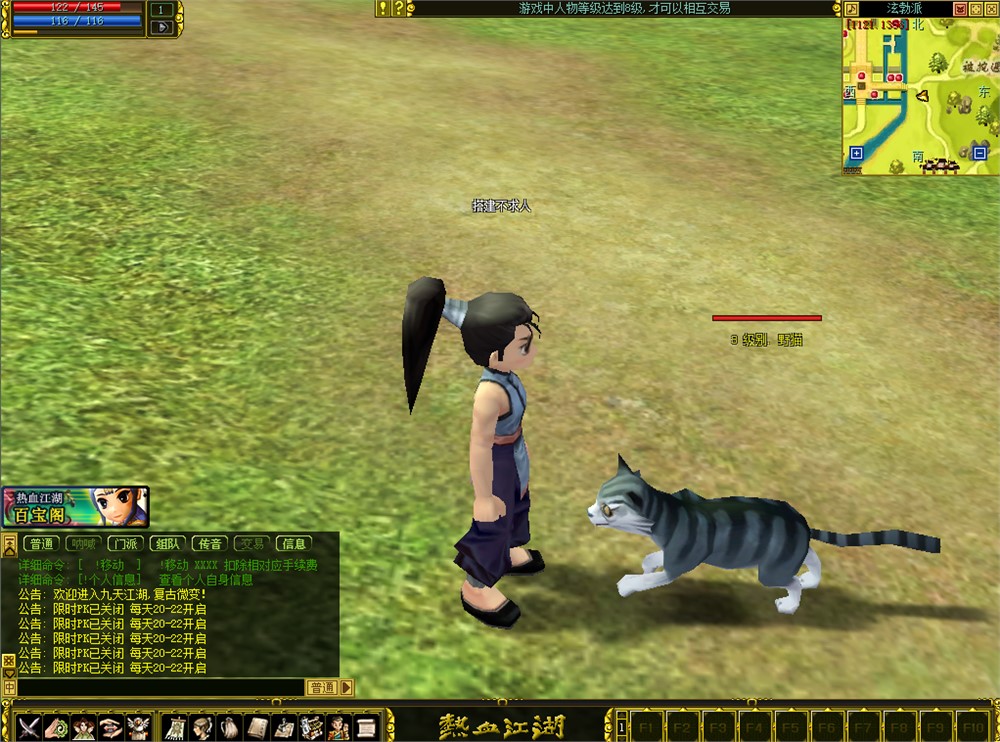This screenshot has width=1000, height=742.
Task: Switch to the 门派 chat tab
Action: click(x=124, y=544)
